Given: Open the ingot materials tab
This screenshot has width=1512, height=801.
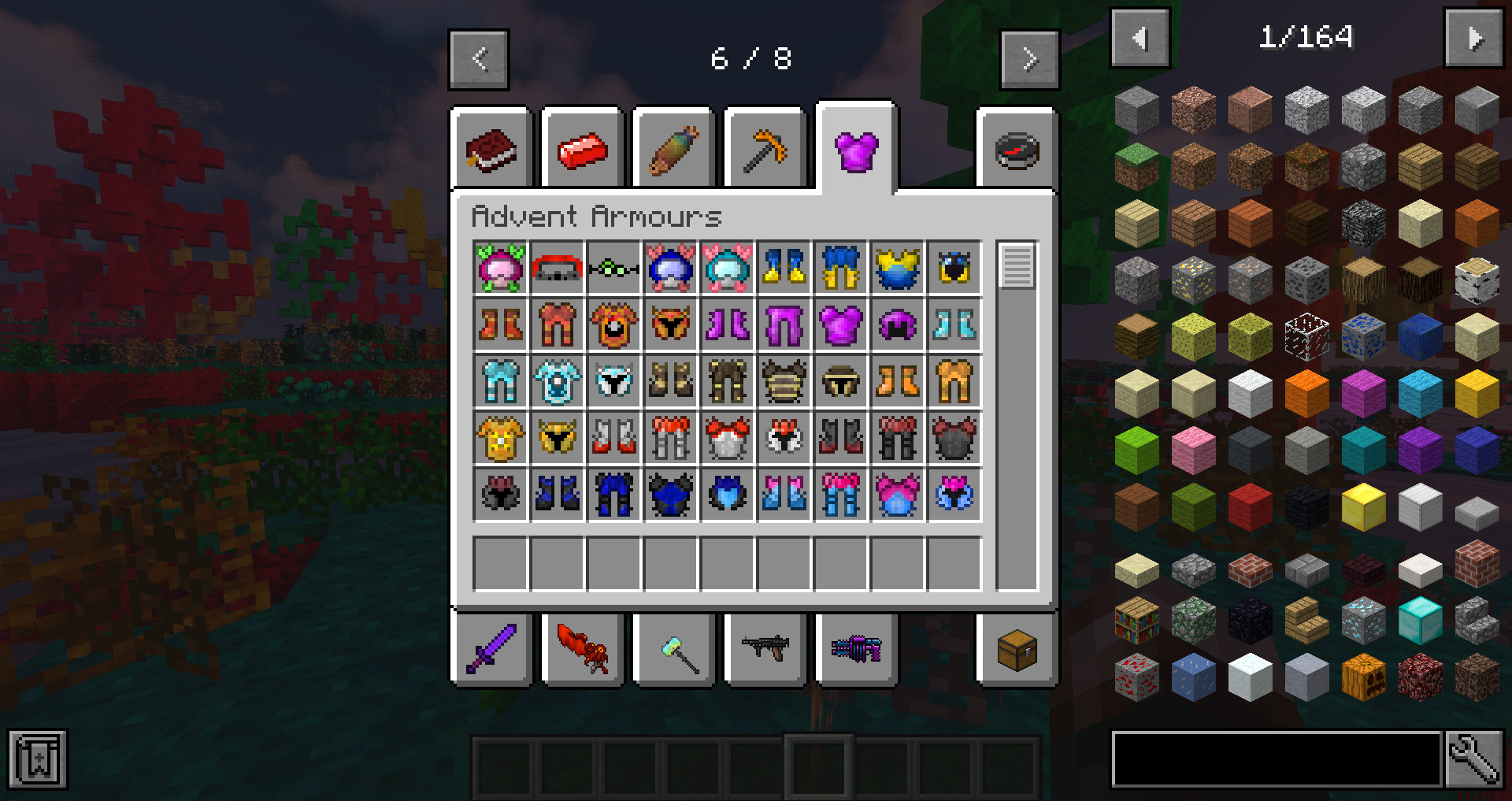Looking at the screenshot, I should (x=582, y=150).
